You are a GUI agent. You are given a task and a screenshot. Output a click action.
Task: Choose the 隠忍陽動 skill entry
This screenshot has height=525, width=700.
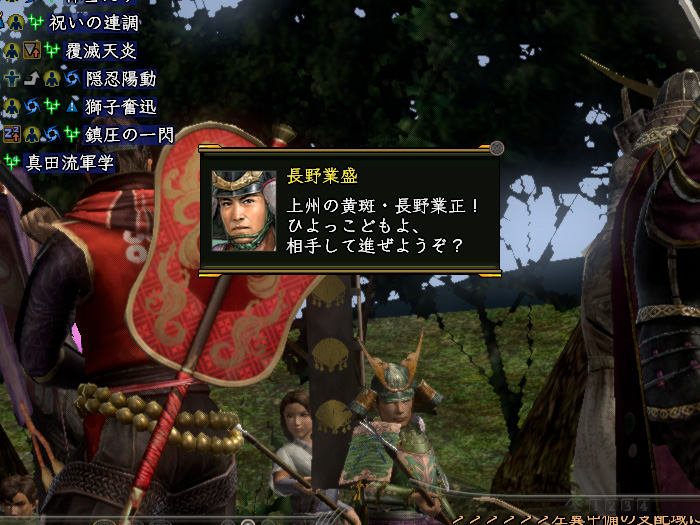point(120,78)
